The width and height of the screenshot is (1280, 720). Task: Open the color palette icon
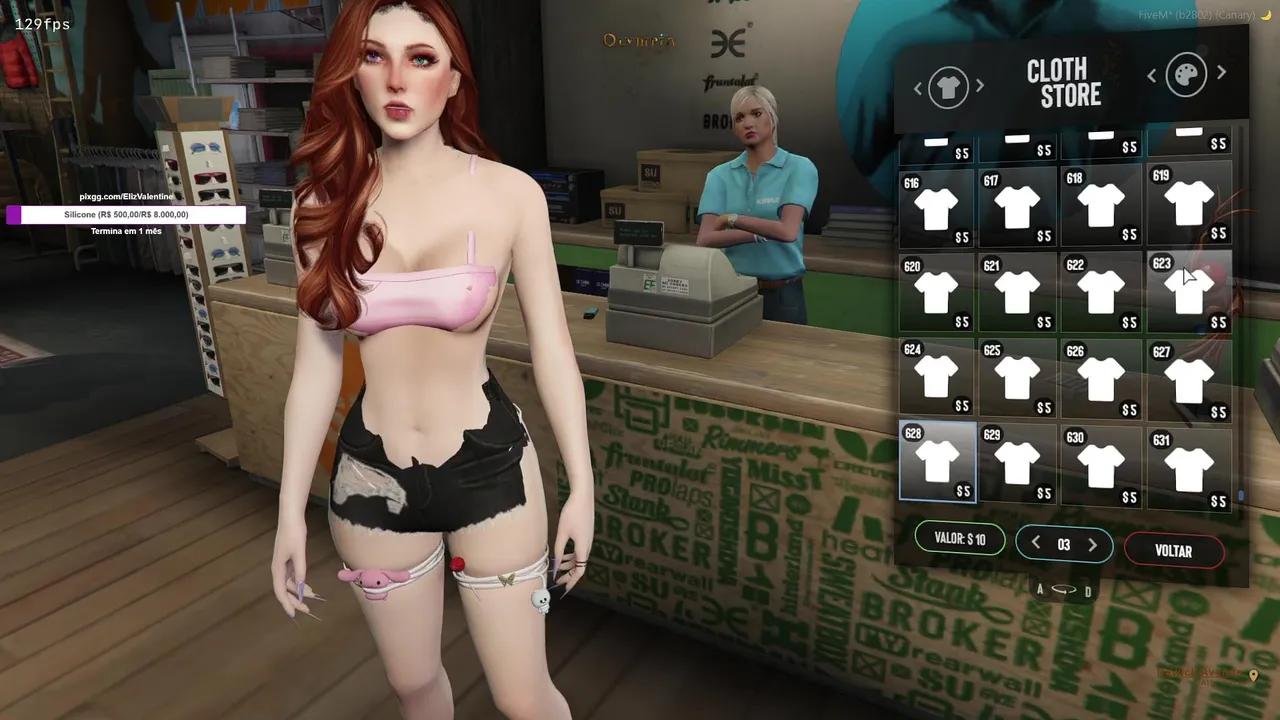coord(1186,75)
